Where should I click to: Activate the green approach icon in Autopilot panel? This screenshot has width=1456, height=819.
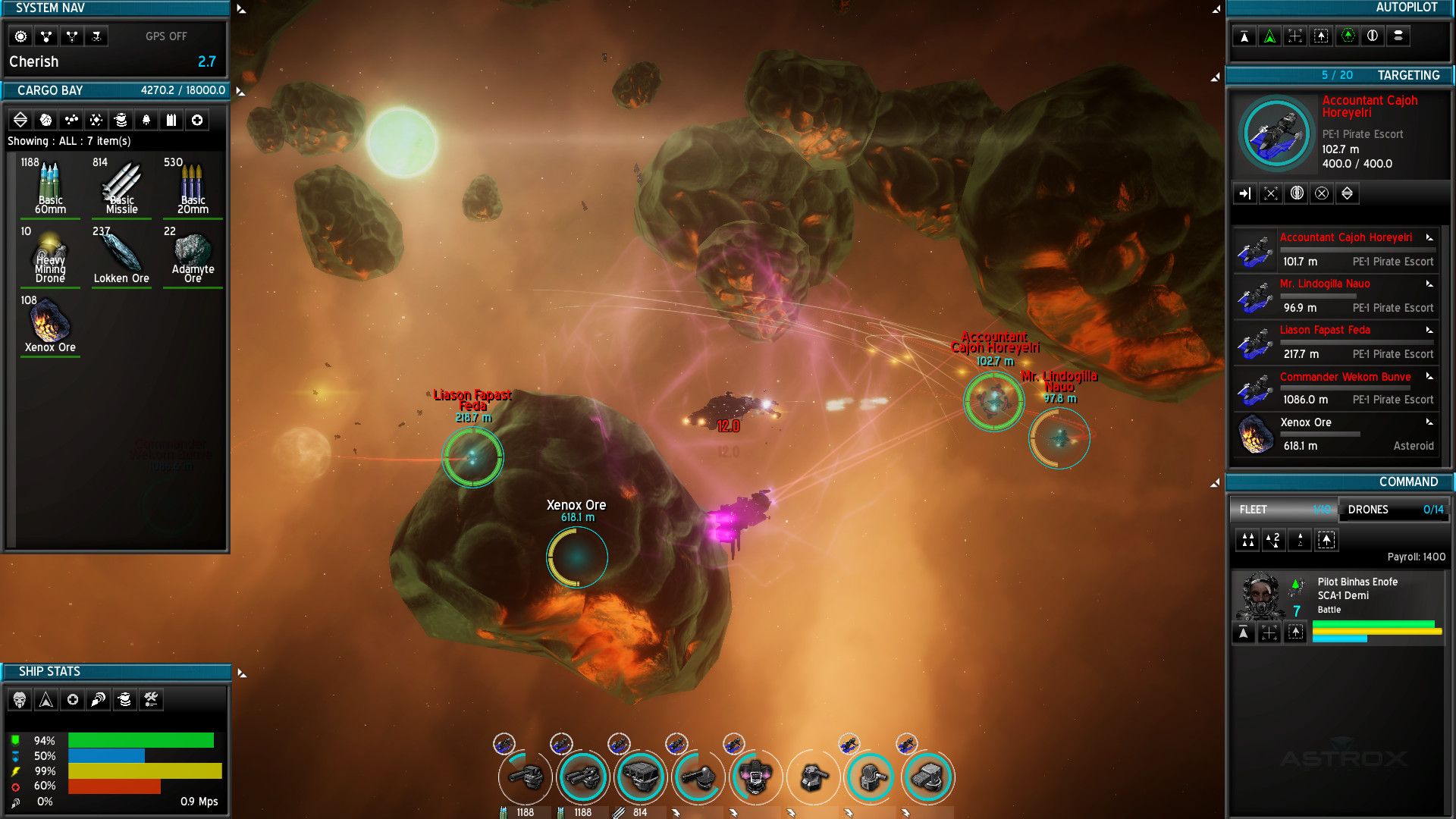[1269, 35]
